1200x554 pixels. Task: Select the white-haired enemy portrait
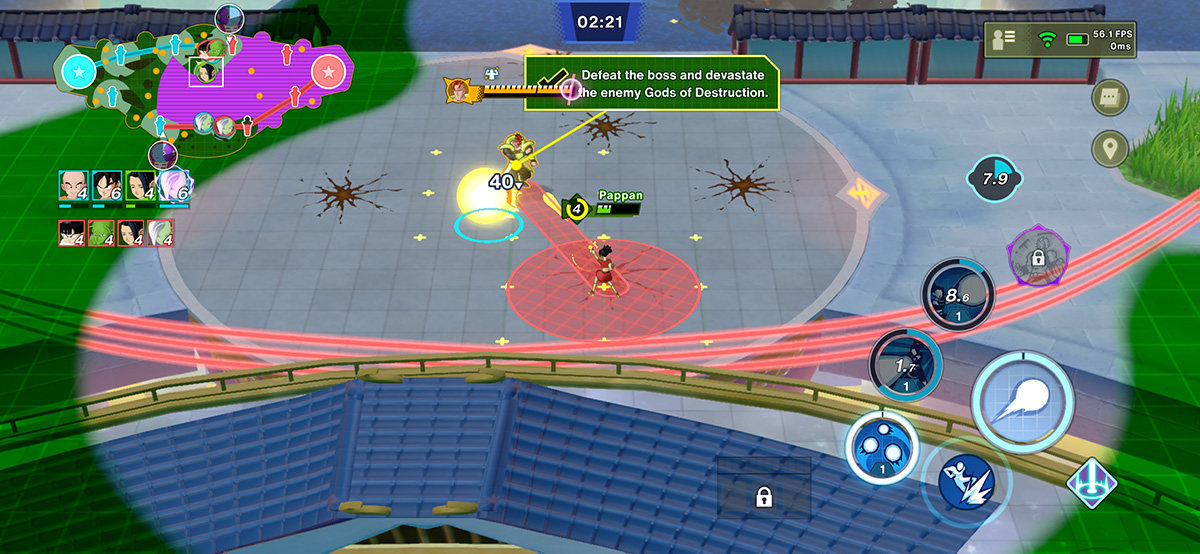click(160, 234)
